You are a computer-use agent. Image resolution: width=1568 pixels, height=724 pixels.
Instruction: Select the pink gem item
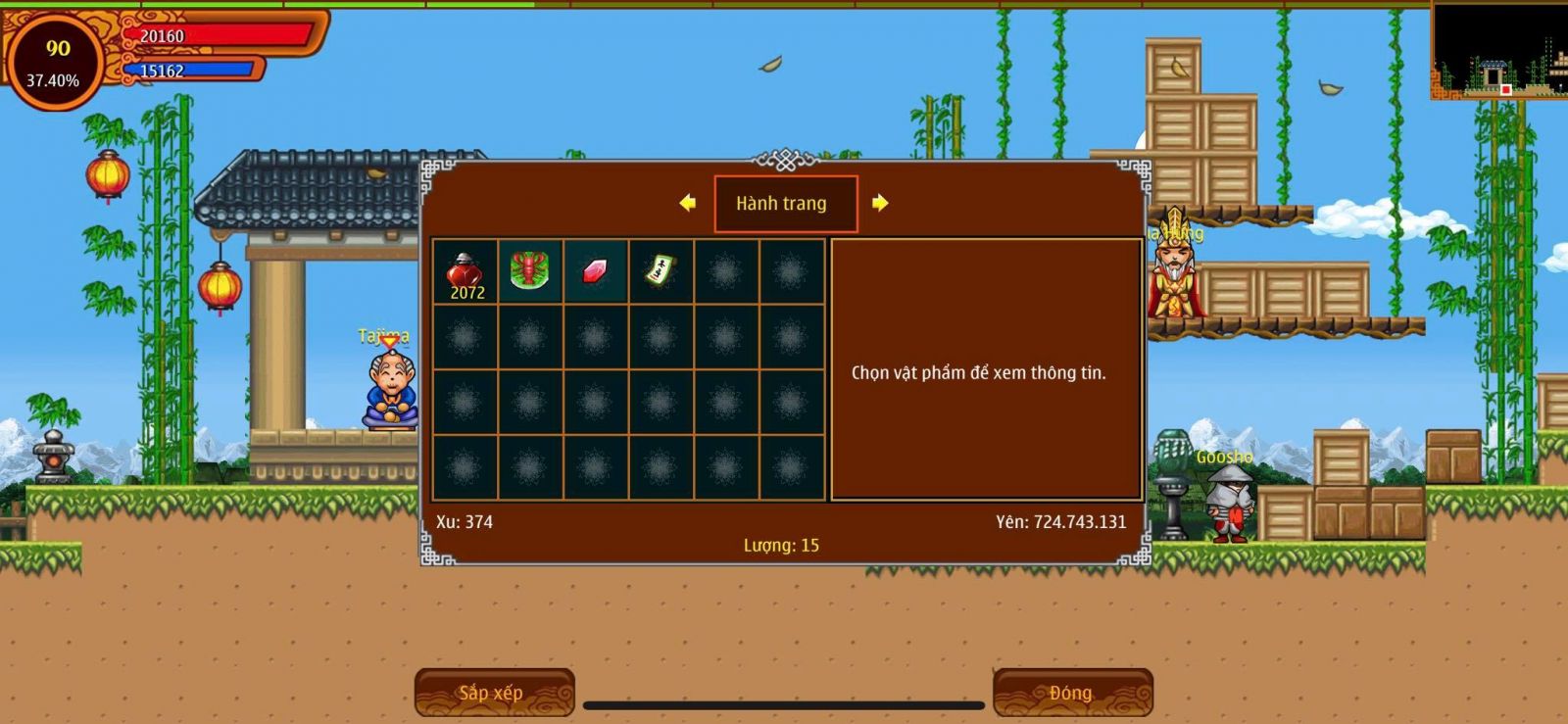(595, 270)
